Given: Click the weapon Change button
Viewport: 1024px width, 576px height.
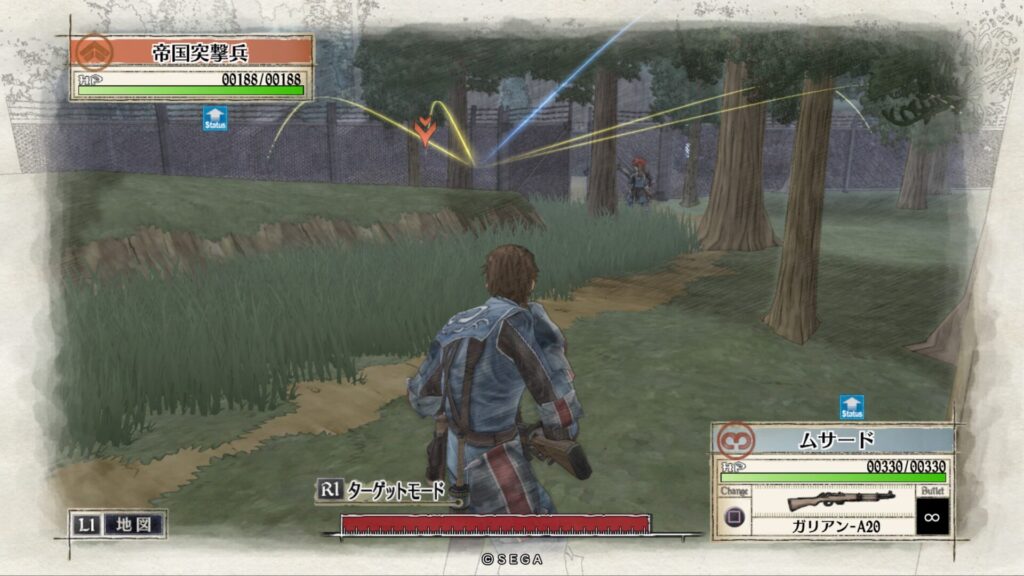Looking at the screenshot, I should click(733, 516).
